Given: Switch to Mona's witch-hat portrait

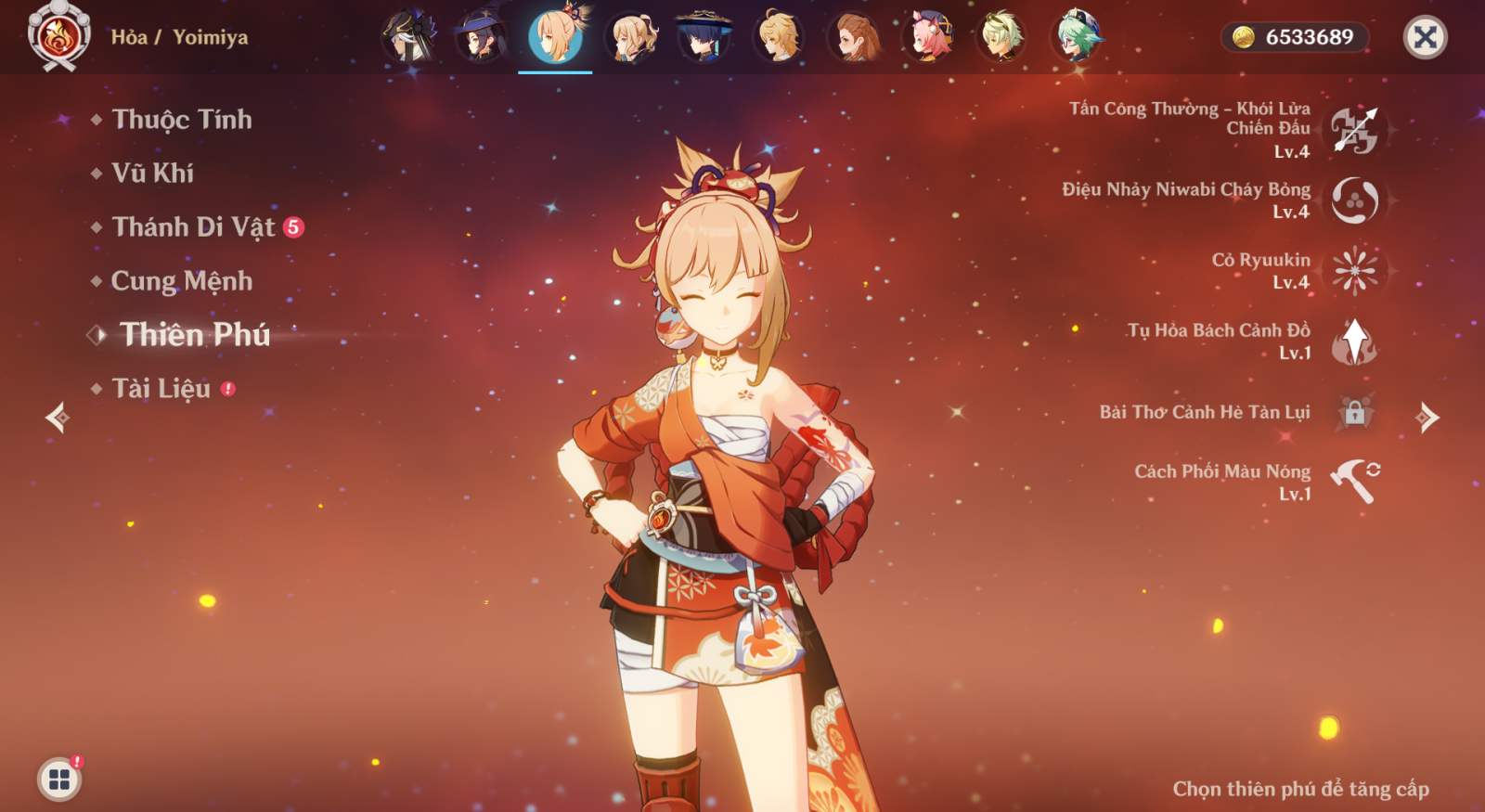Looking at the screenshot, I should click(x=481, y=38).
